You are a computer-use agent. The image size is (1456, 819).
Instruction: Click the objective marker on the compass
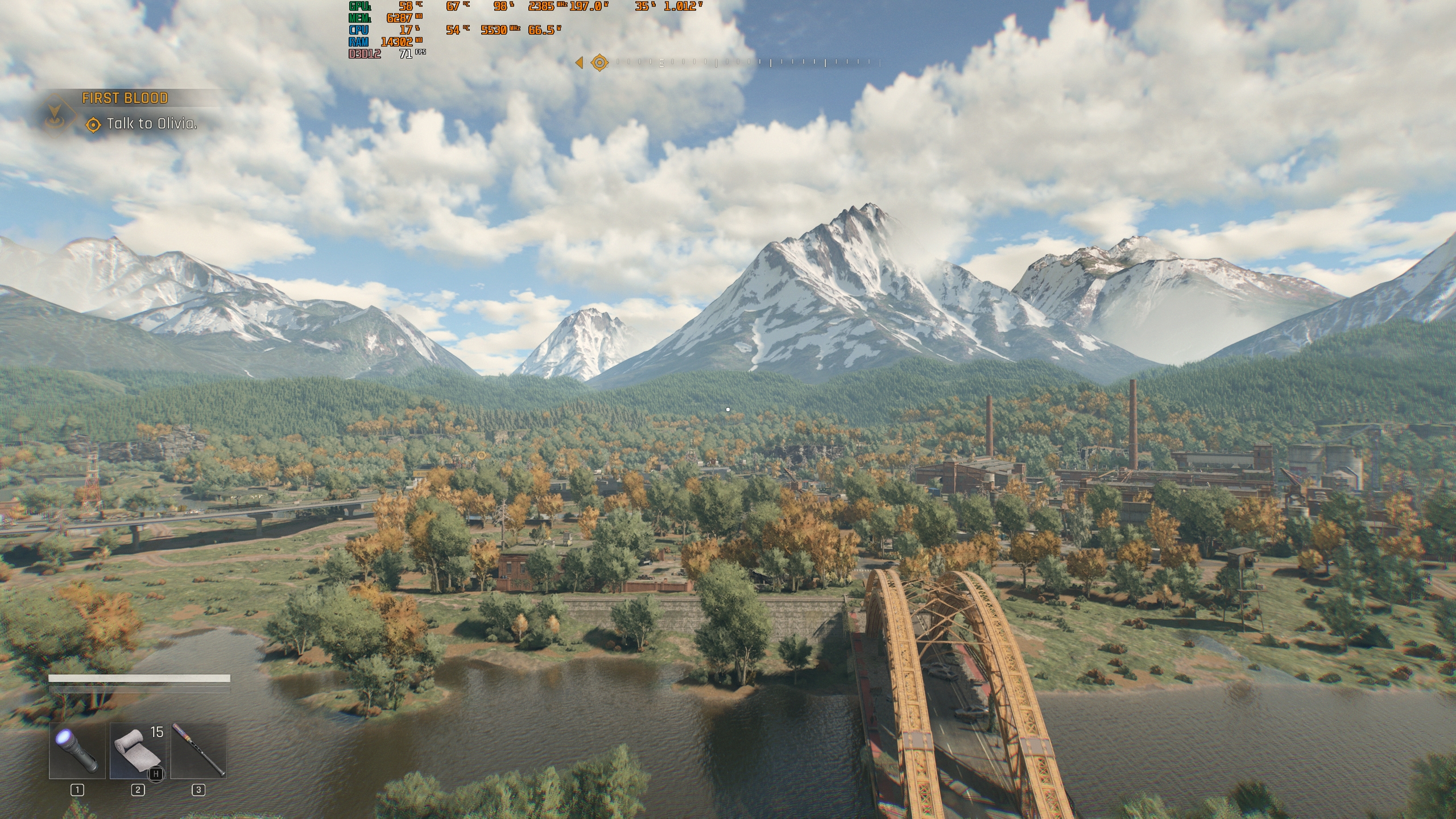point(599,63)
